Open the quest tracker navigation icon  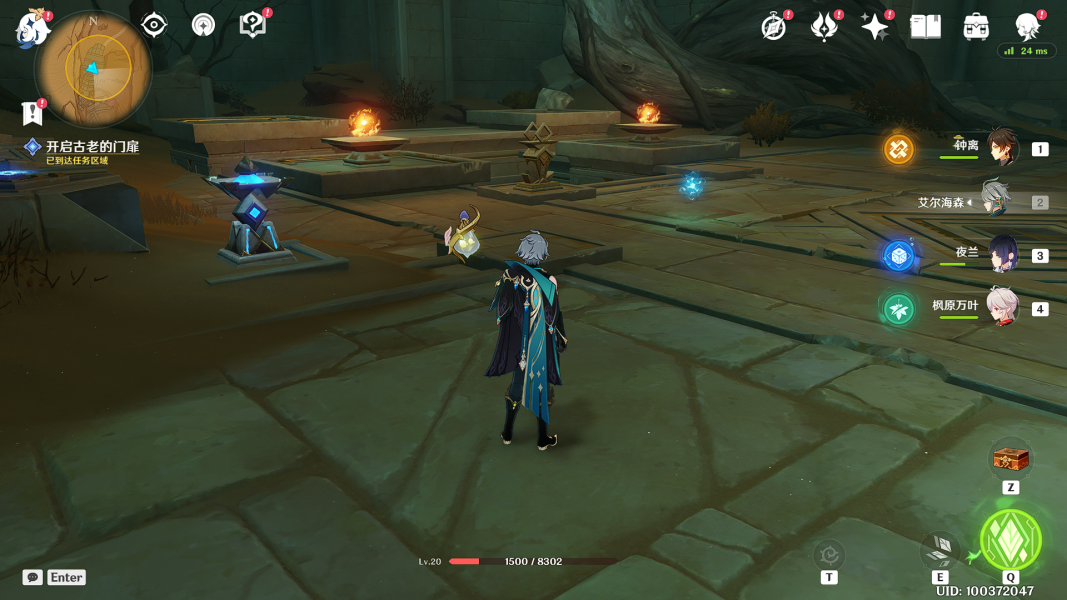click(203, 25)
